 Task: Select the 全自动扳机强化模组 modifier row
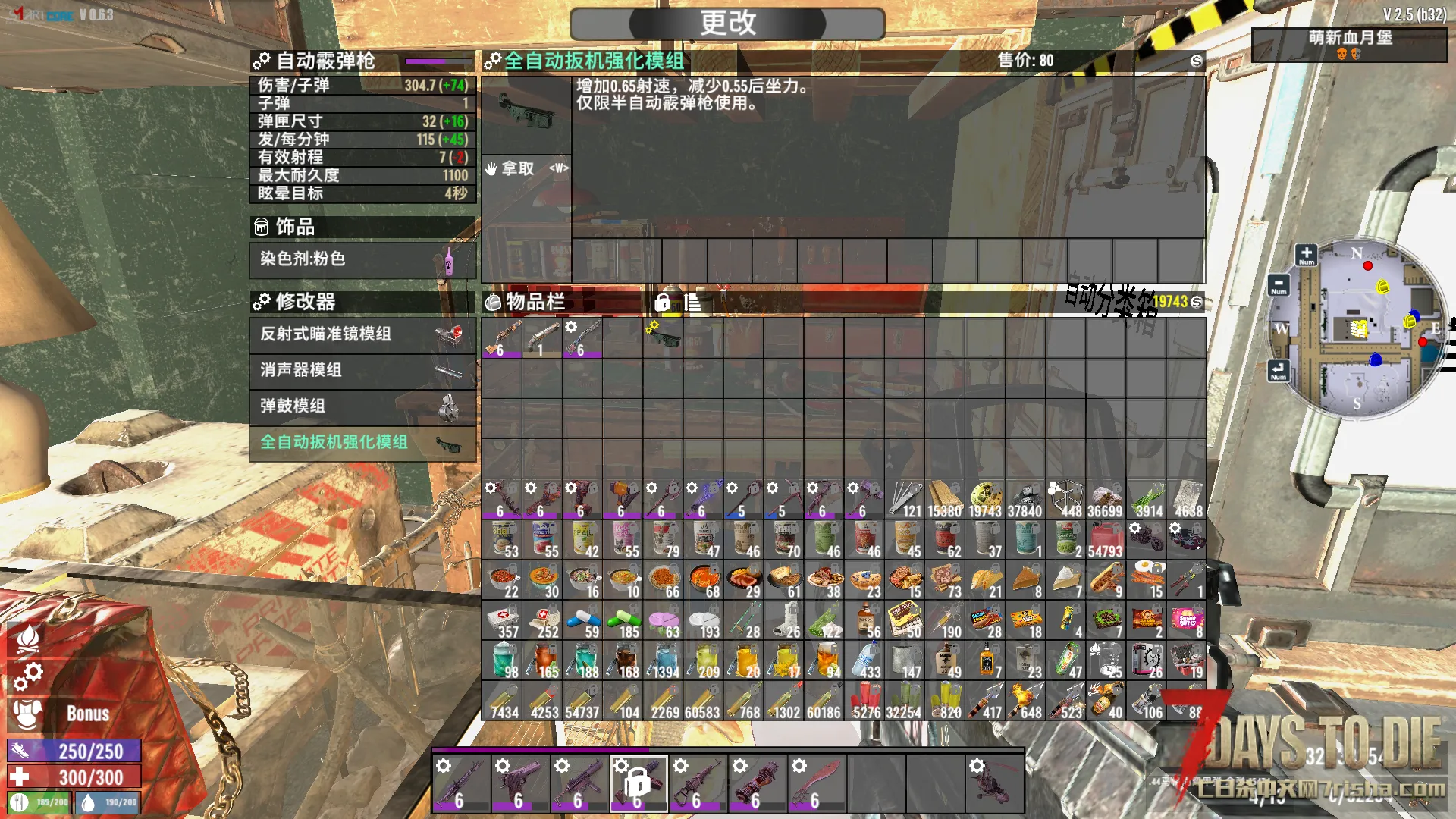(x=362, y=443)
